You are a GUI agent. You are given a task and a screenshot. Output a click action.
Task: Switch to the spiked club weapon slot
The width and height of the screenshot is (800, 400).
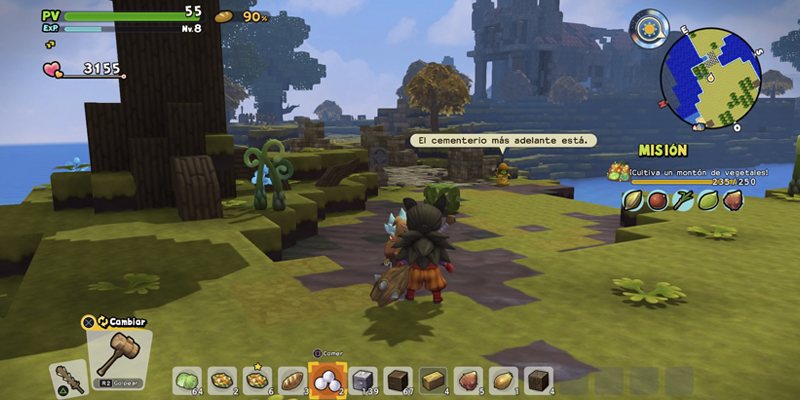[x=68, y=377]
